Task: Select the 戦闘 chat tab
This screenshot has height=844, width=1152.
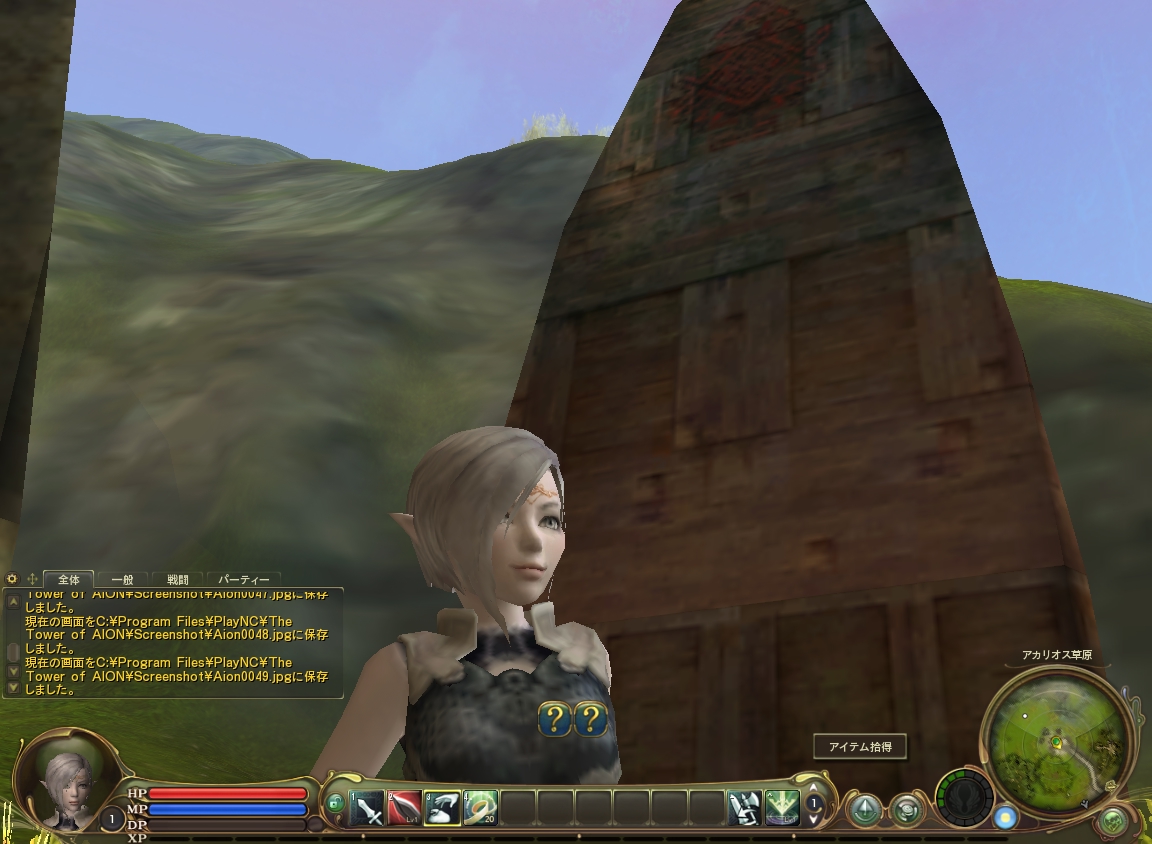Action: pyautogui.click(x=178, y=579)
